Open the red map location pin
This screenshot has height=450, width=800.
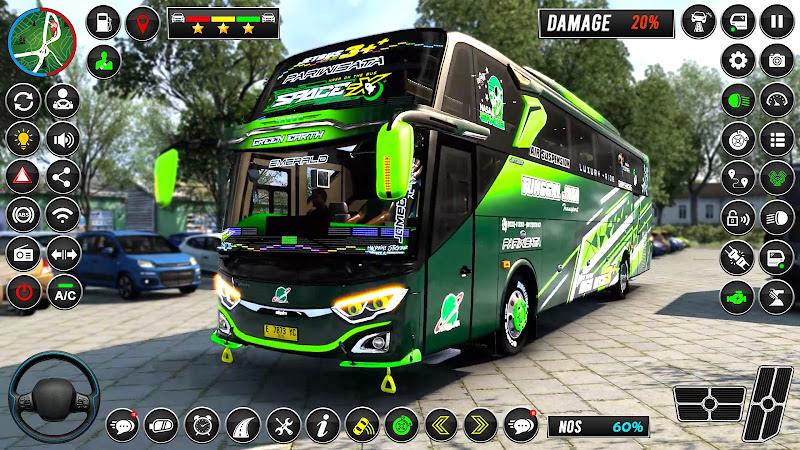pyautogui.click(x=145, y=22)
